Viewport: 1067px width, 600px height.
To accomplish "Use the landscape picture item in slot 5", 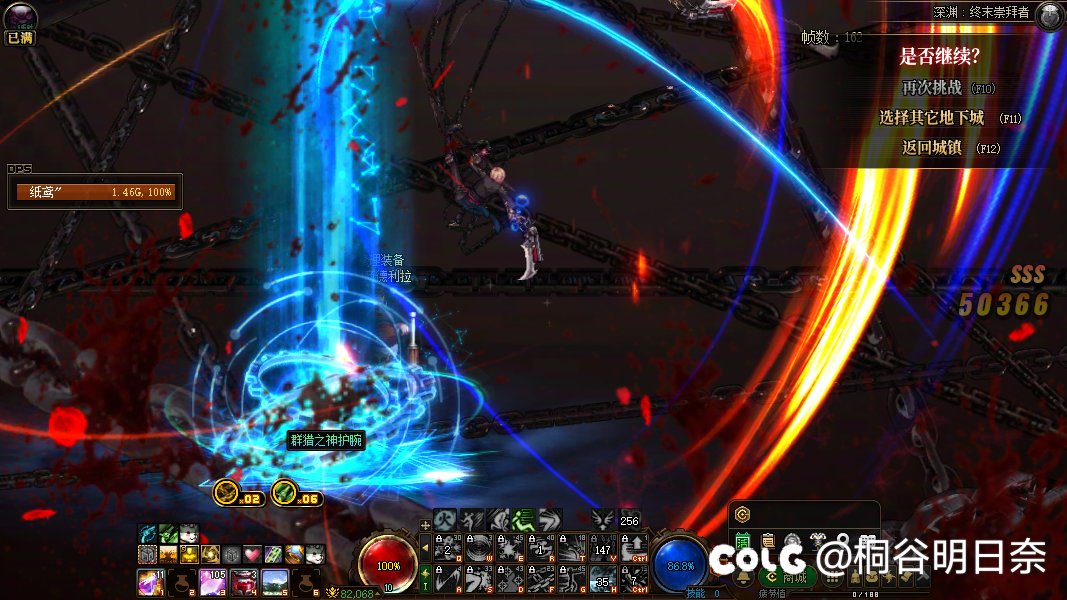I will tap(275, 580).
